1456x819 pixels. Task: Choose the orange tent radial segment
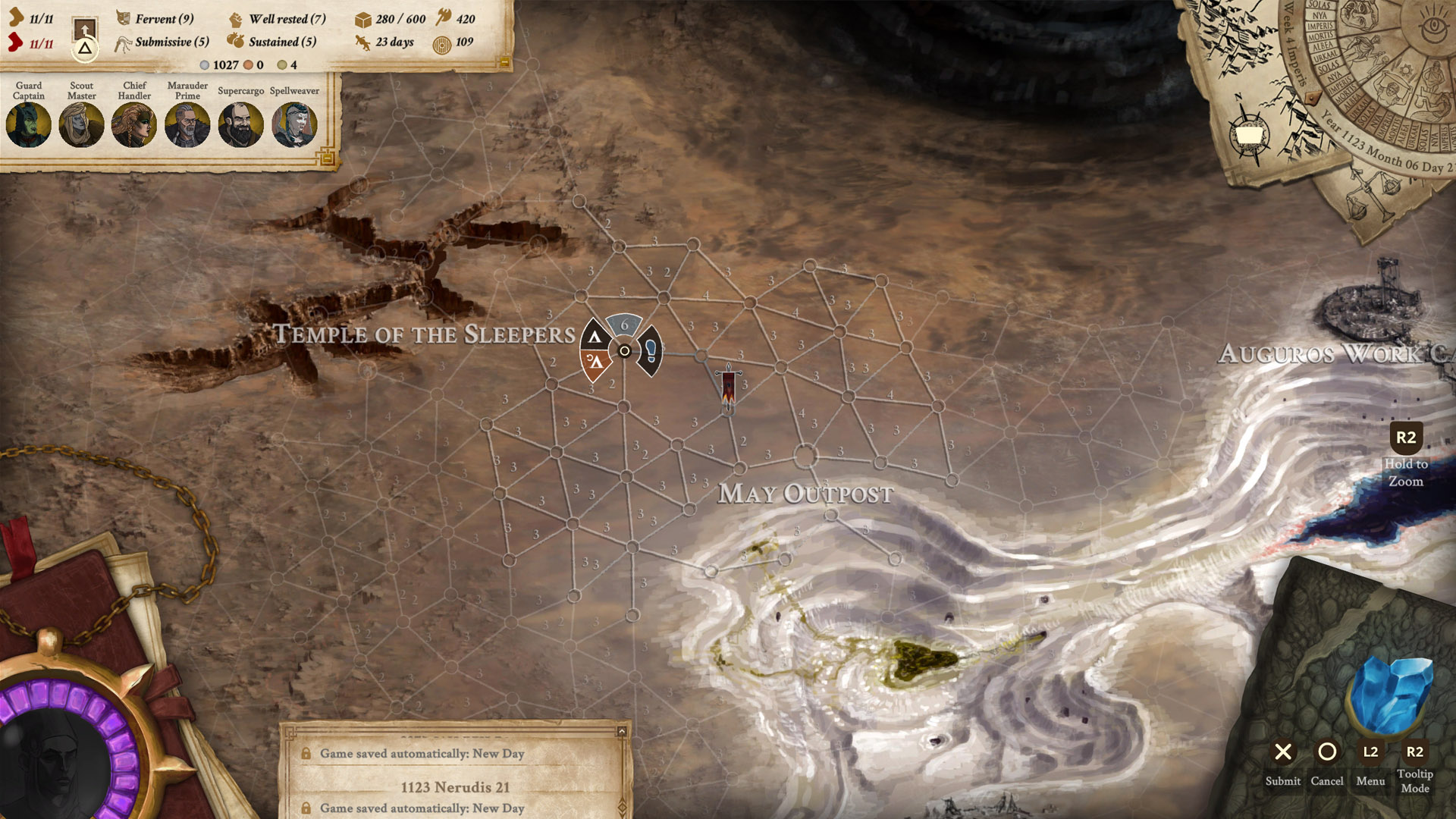tap(595, 363)
